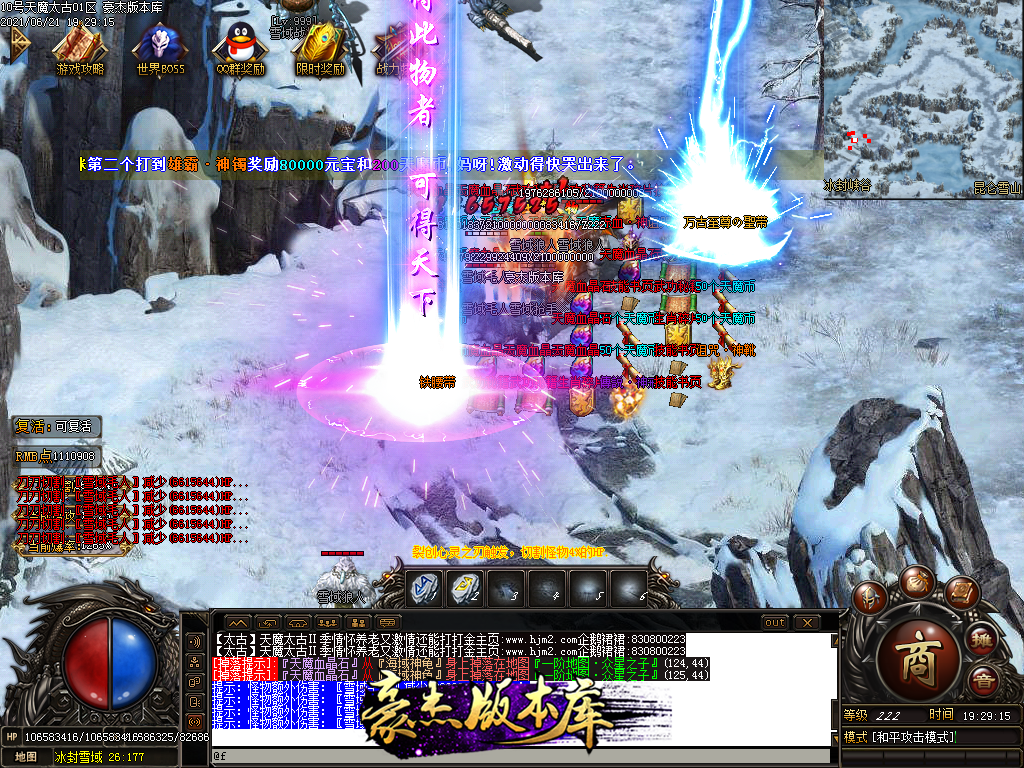
Task: Use the first hotbar skill slot
Action: coord(426,589)
